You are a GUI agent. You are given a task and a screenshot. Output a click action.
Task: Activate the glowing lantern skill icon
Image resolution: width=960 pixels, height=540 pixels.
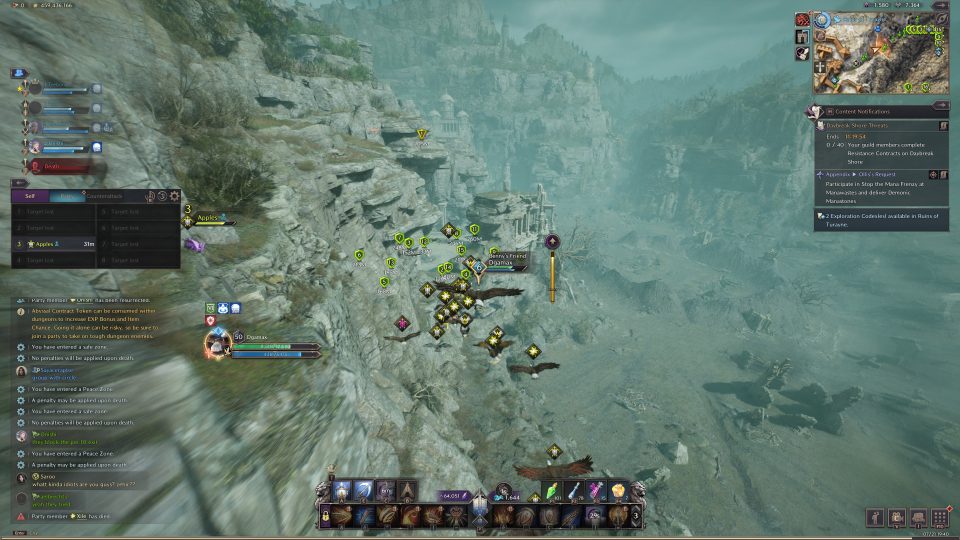tap(342, 490)
